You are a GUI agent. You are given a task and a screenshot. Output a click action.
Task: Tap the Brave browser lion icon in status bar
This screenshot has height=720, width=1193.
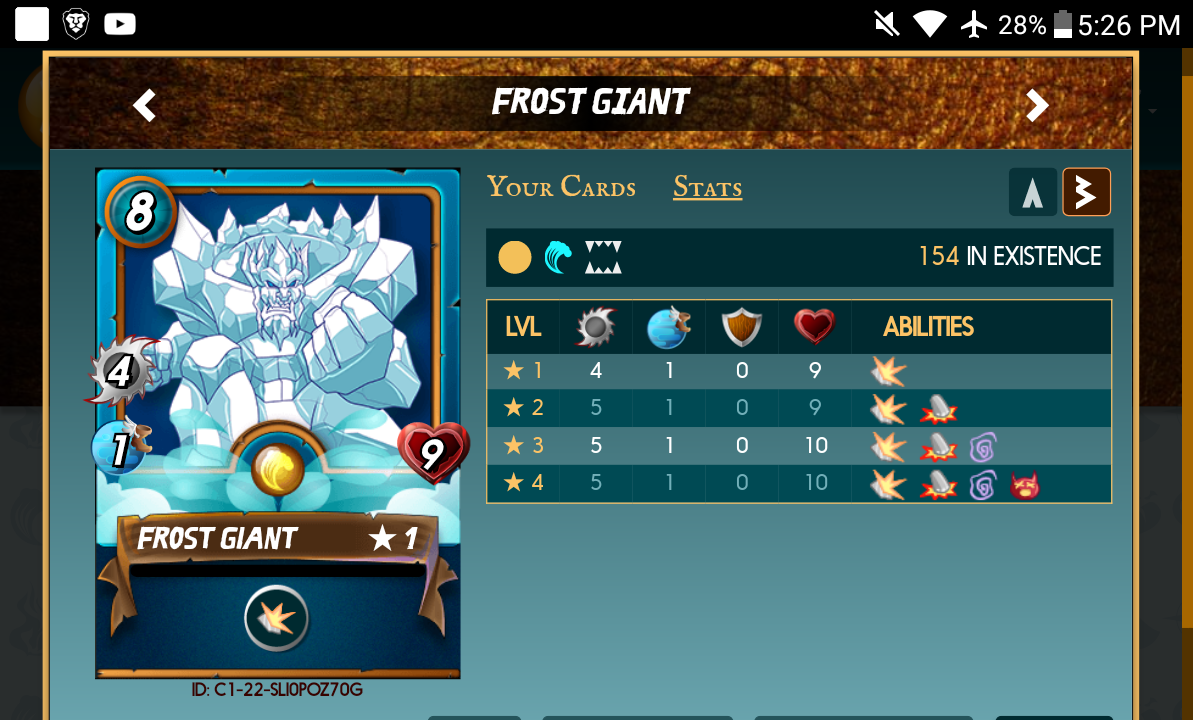pyautogui.click(x=77, y=24)
